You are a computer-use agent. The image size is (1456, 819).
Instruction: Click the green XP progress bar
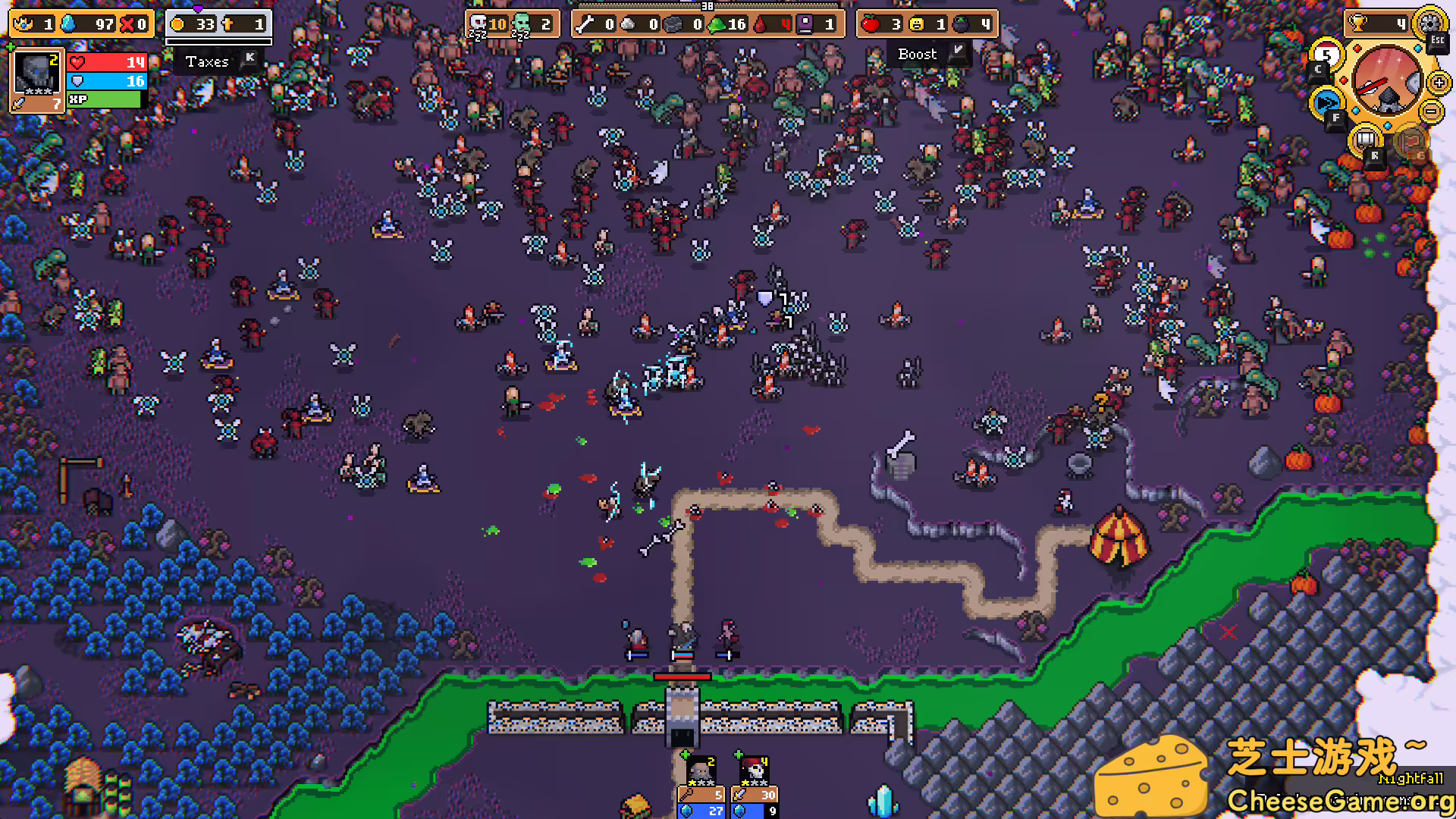coord(106,99)
